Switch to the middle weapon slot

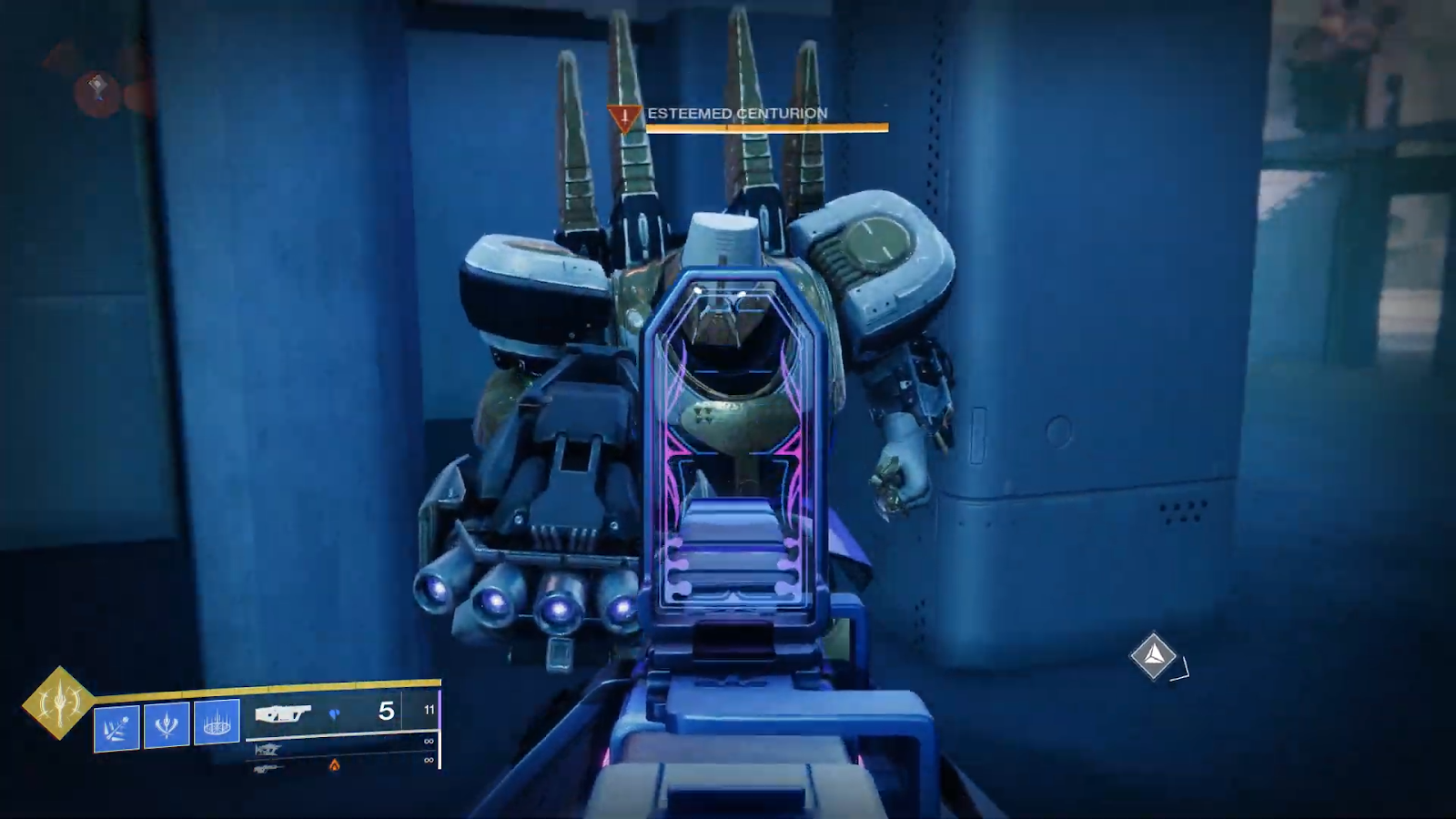click(268, 749)
